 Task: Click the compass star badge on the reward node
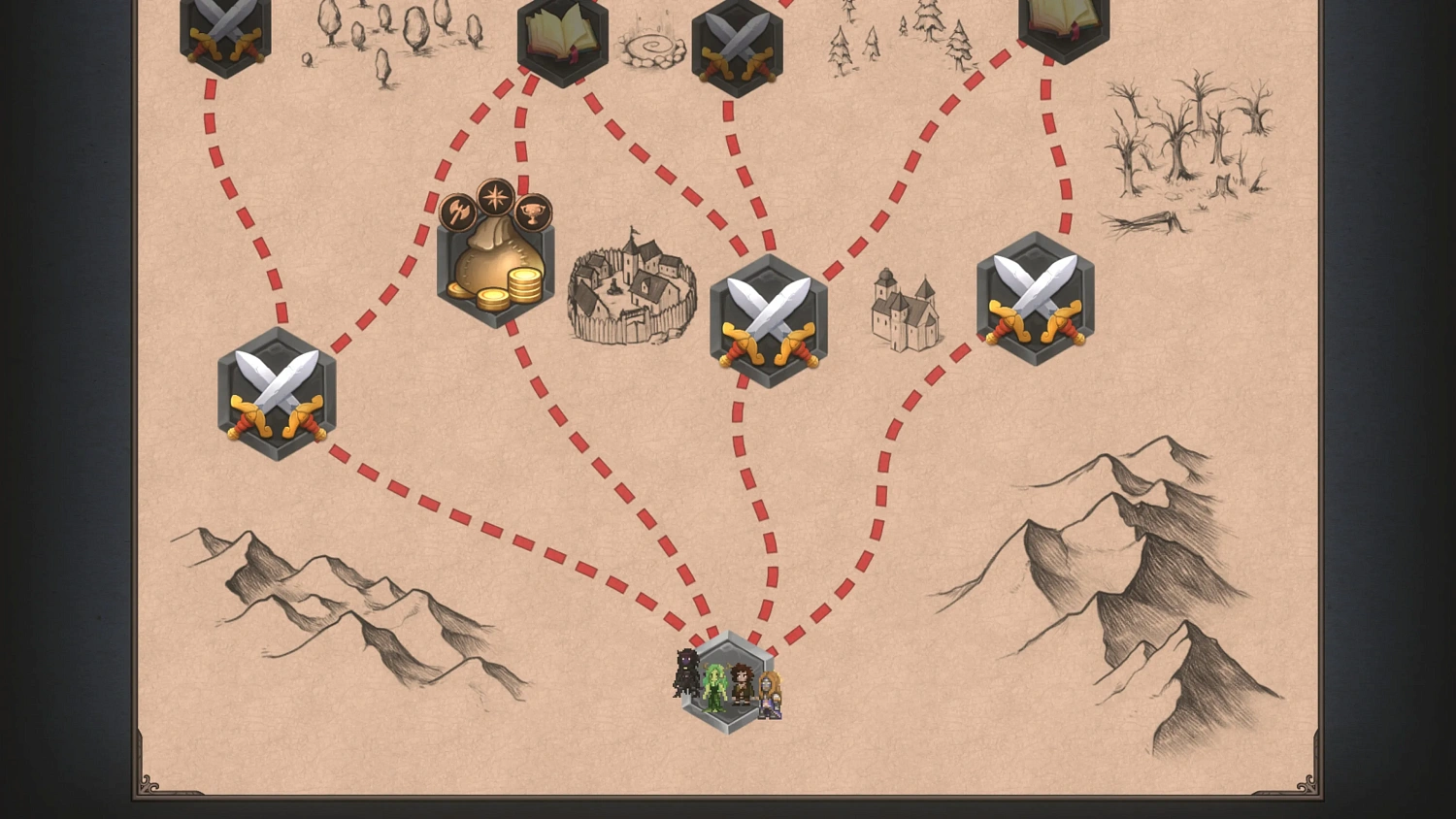point(495,202)
